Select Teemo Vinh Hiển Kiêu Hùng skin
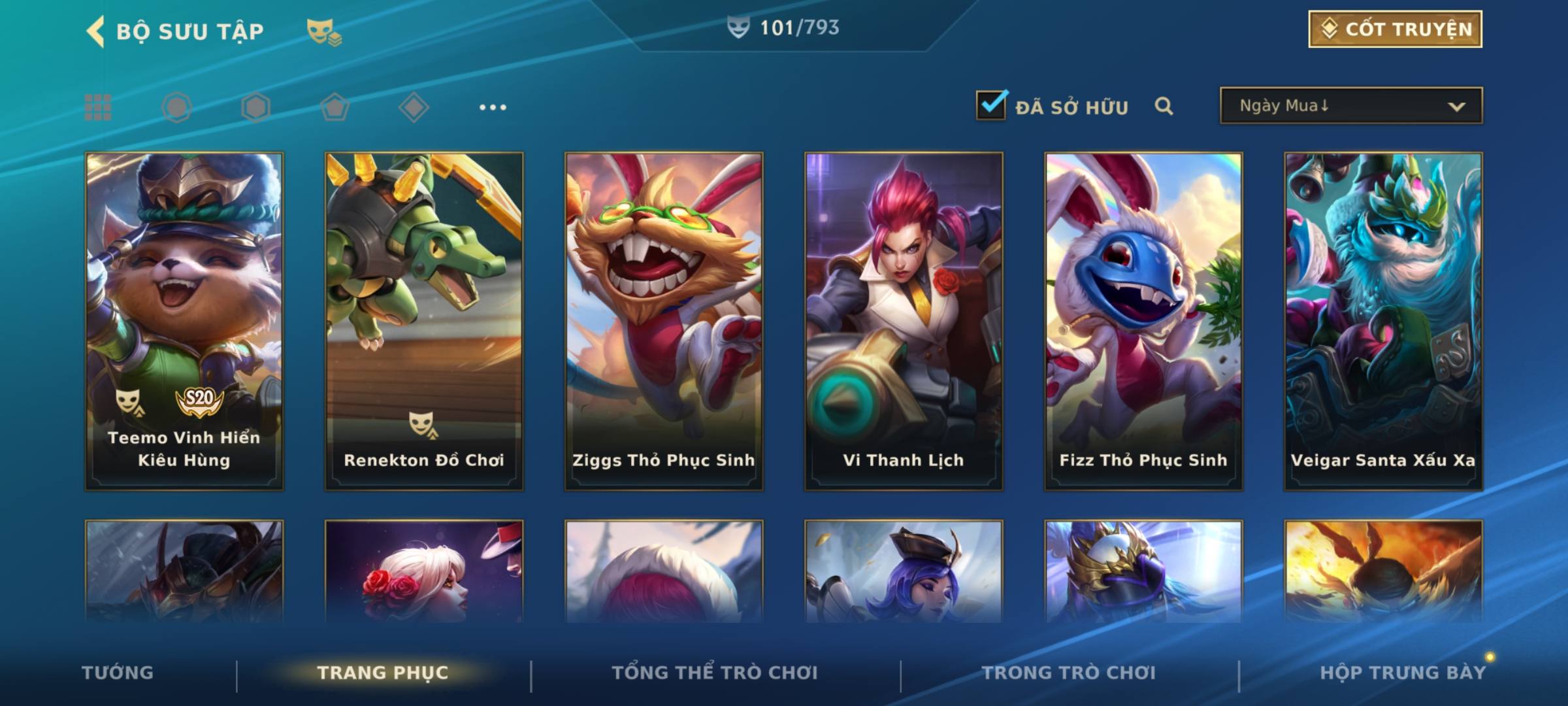 point(184,320)
